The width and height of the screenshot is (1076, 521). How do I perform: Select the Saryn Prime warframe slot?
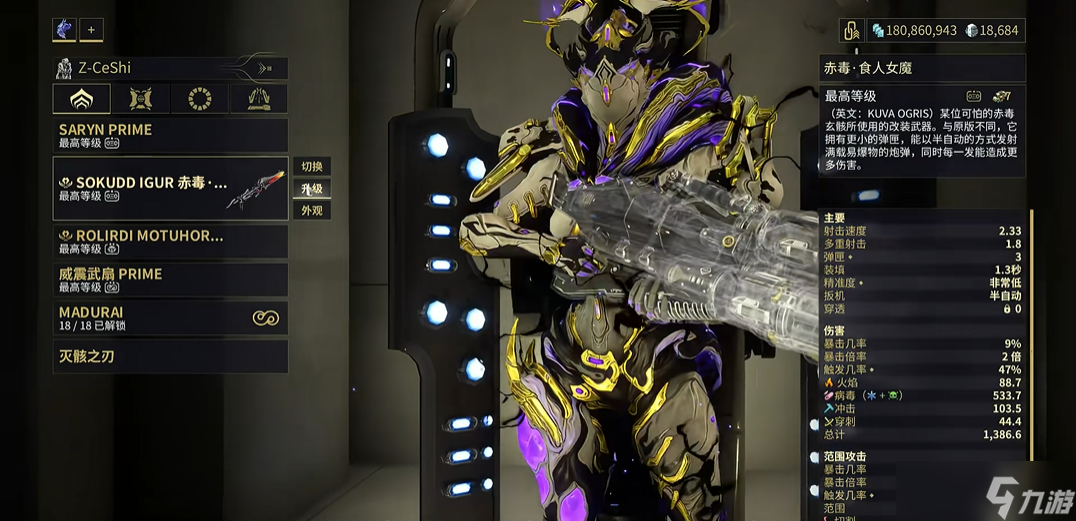pyautogui.click(x=170, y=135)
